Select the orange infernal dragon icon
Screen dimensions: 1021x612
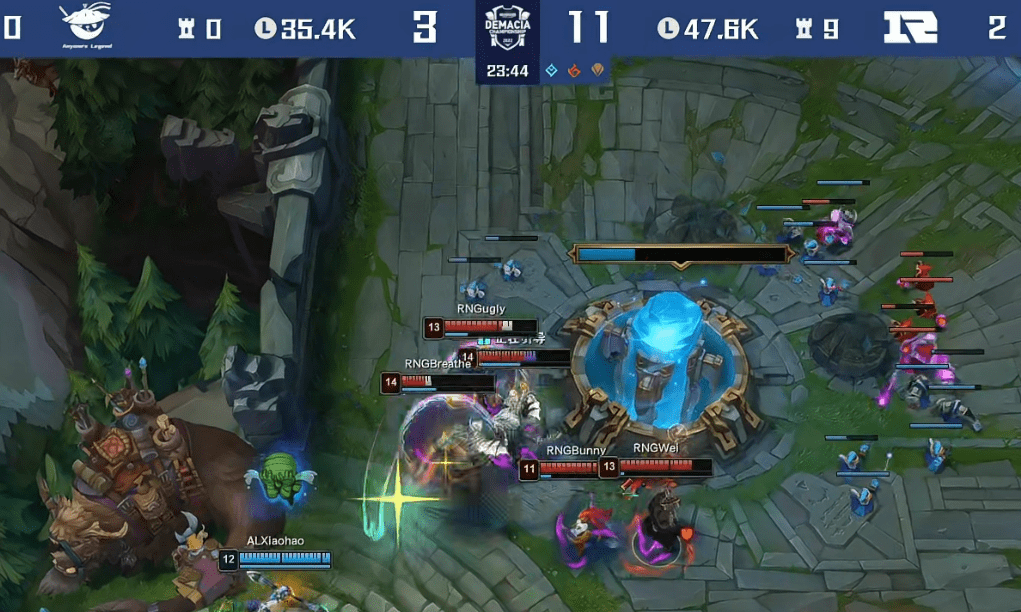pyautogui.click(x=574, y=70)
